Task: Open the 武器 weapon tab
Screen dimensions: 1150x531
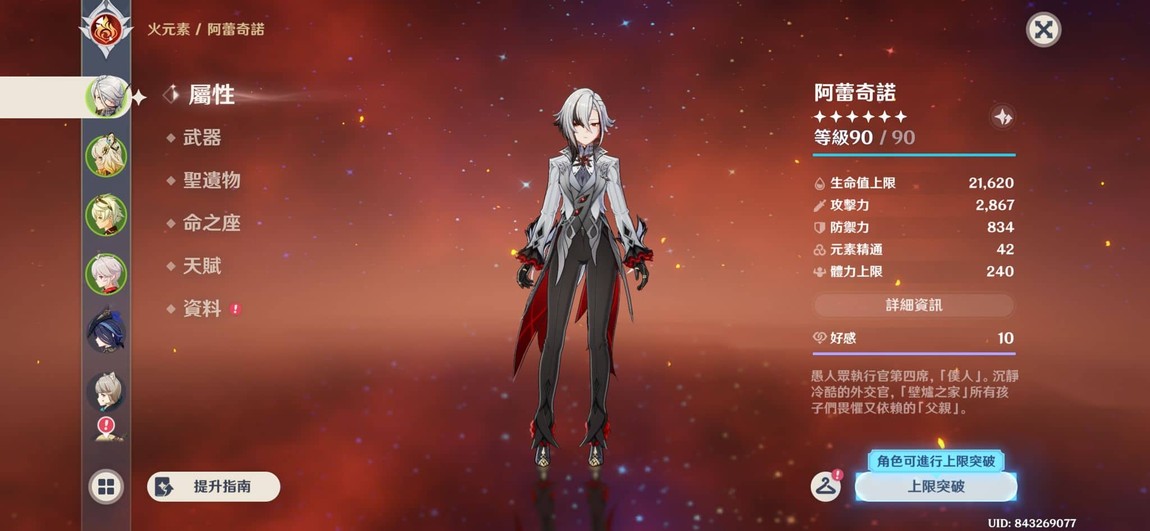Action: point(201,138)
